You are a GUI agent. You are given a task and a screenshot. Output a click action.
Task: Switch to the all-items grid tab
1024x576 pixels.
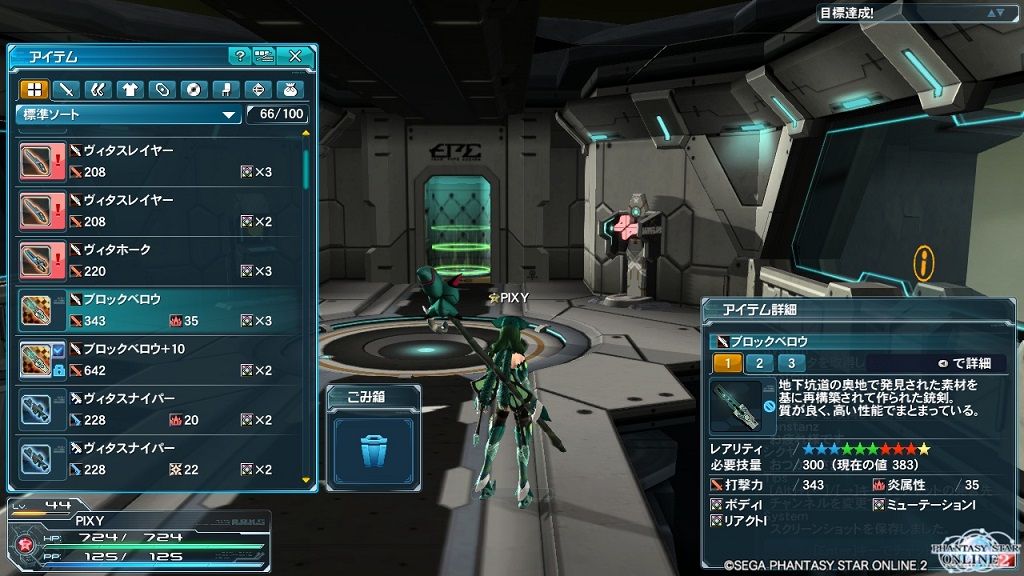(x=34, y=89)
